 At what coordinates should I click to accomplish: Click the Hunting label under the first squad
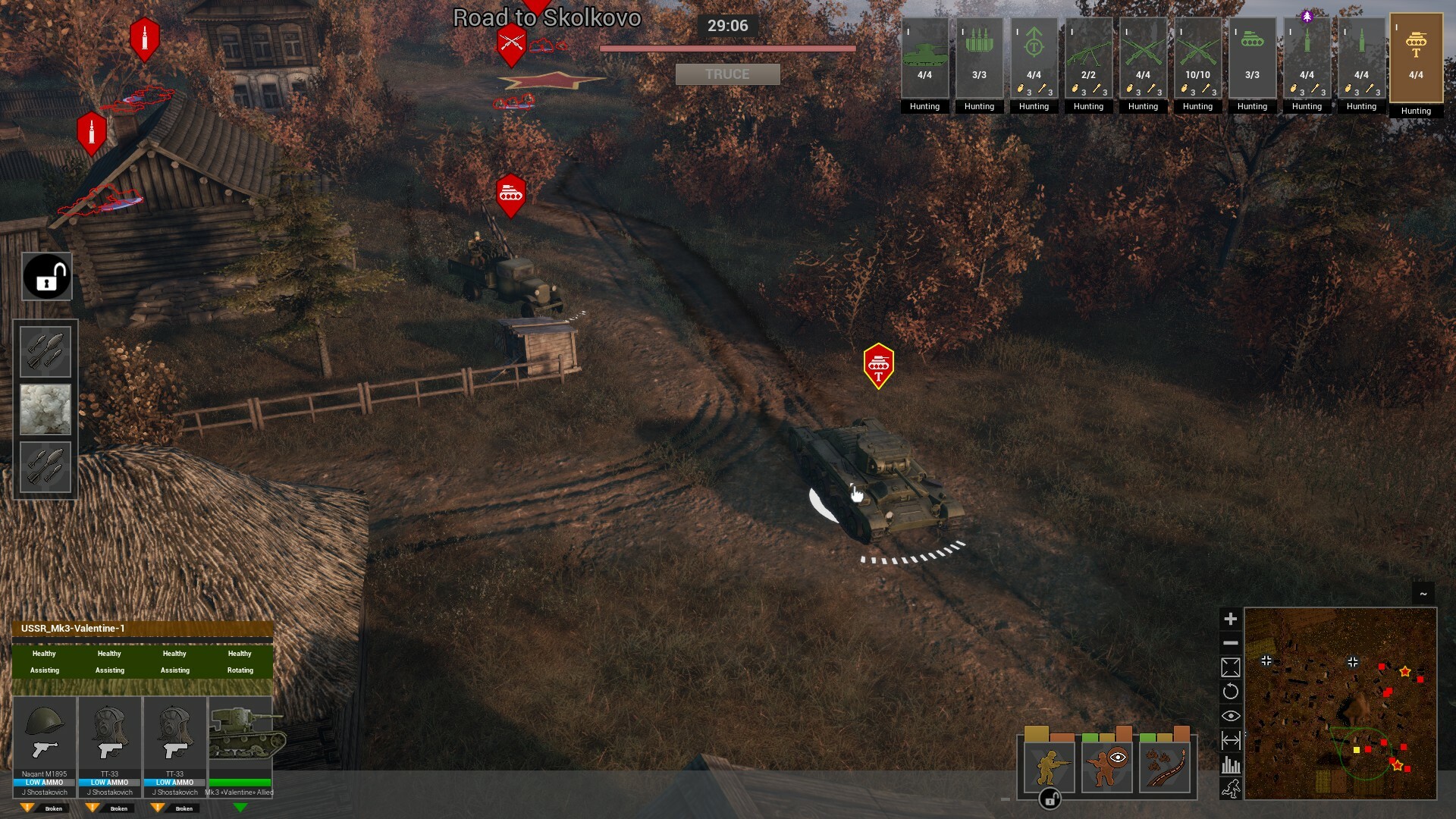[x=924, y=106]
